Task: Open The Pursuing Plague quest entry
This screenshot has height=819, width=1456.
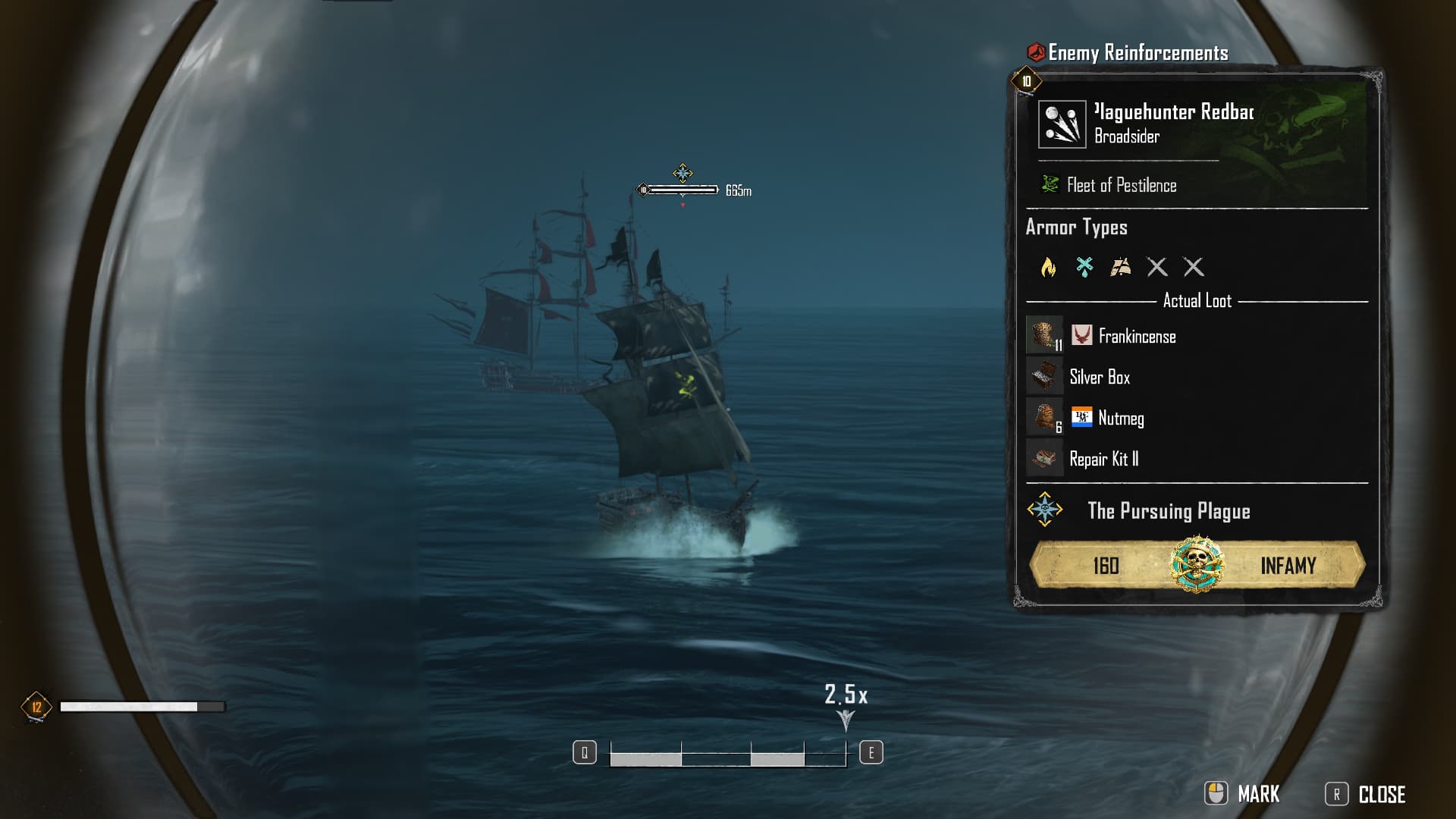Action: 1168,511
